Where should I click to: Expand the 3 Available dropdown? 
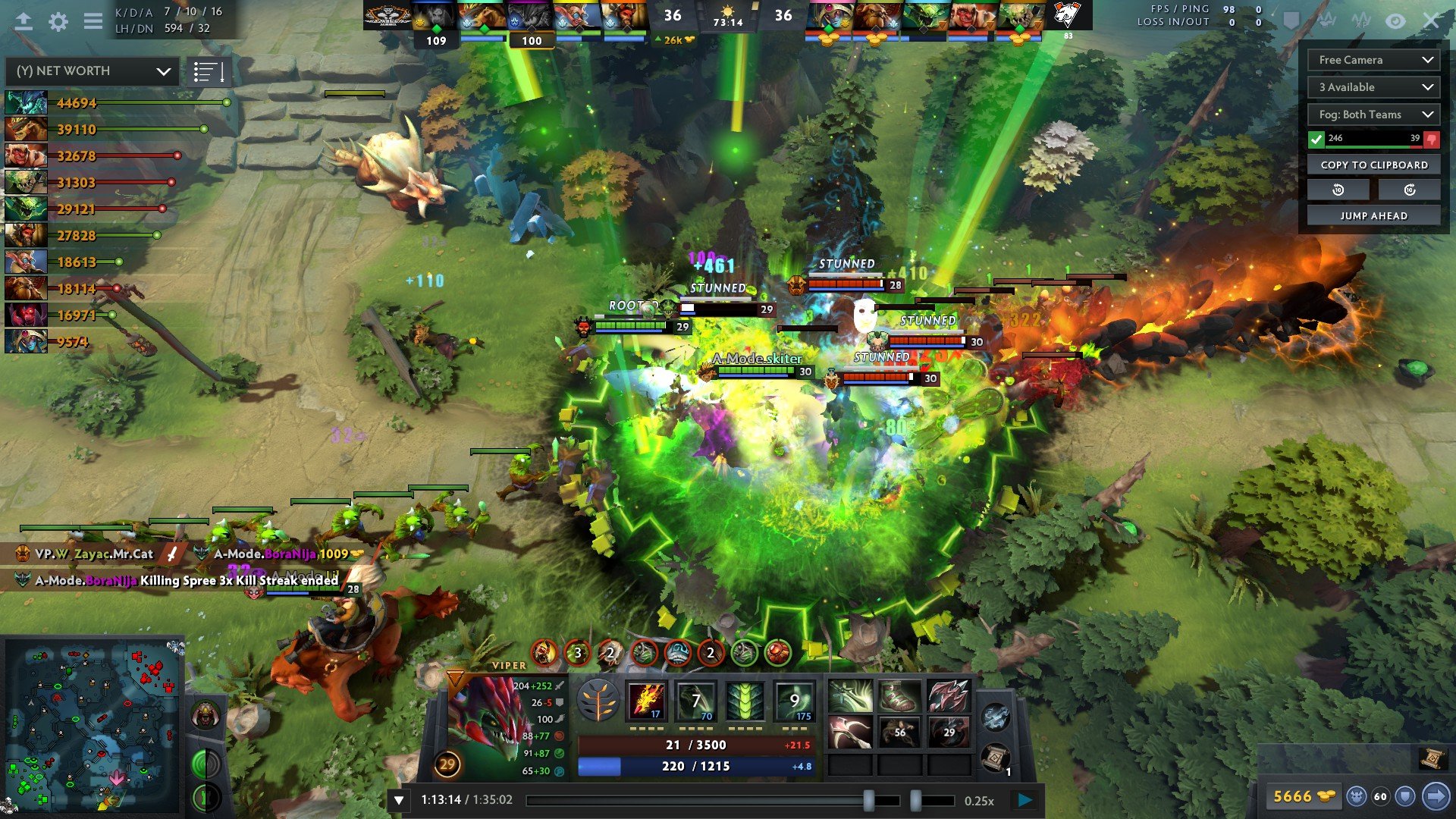(1373, 87)
